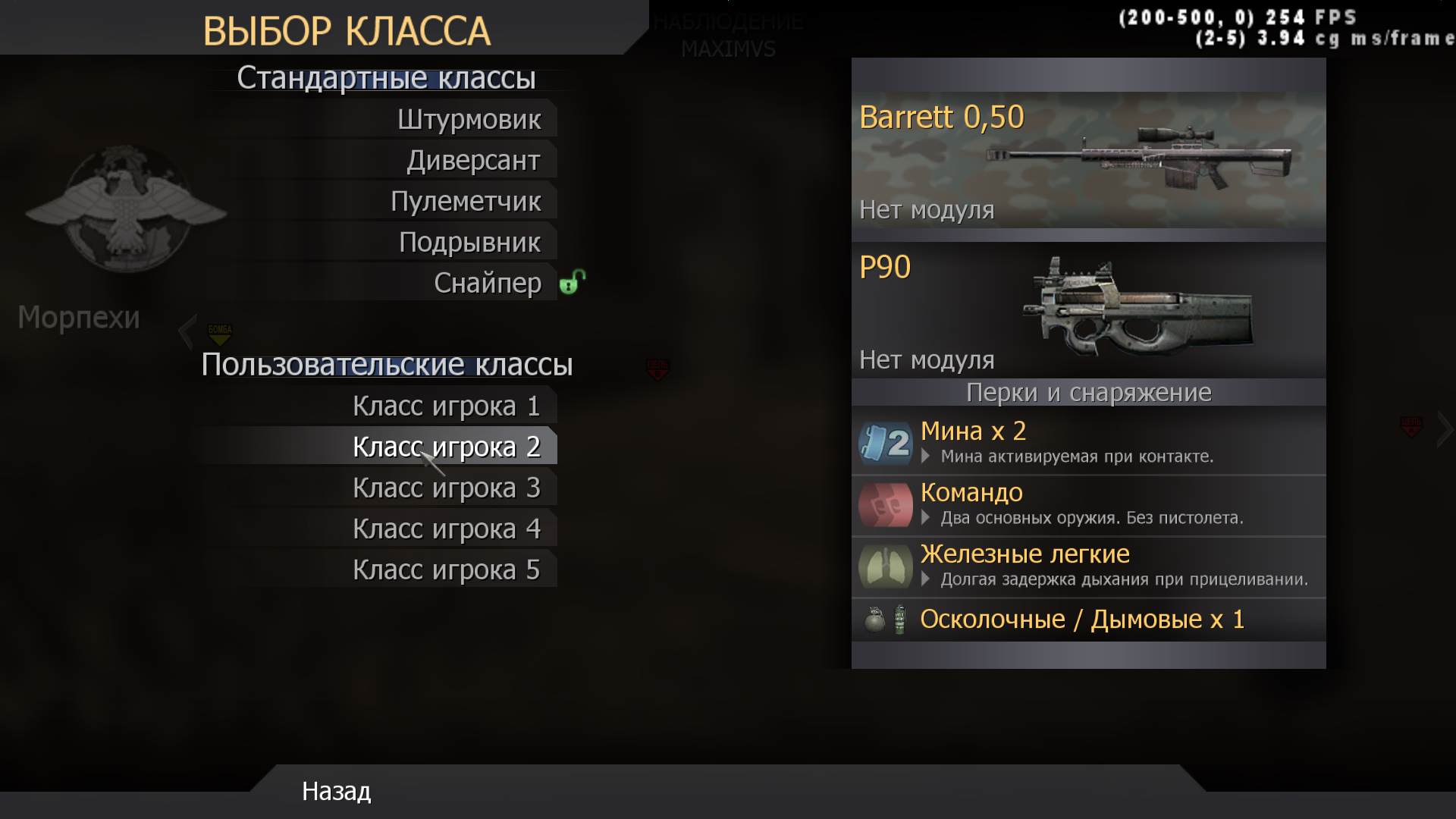Viewport: 1456px width, 819px height.
Task: Select the Пулеметчик class
Action: click(466, 200)
